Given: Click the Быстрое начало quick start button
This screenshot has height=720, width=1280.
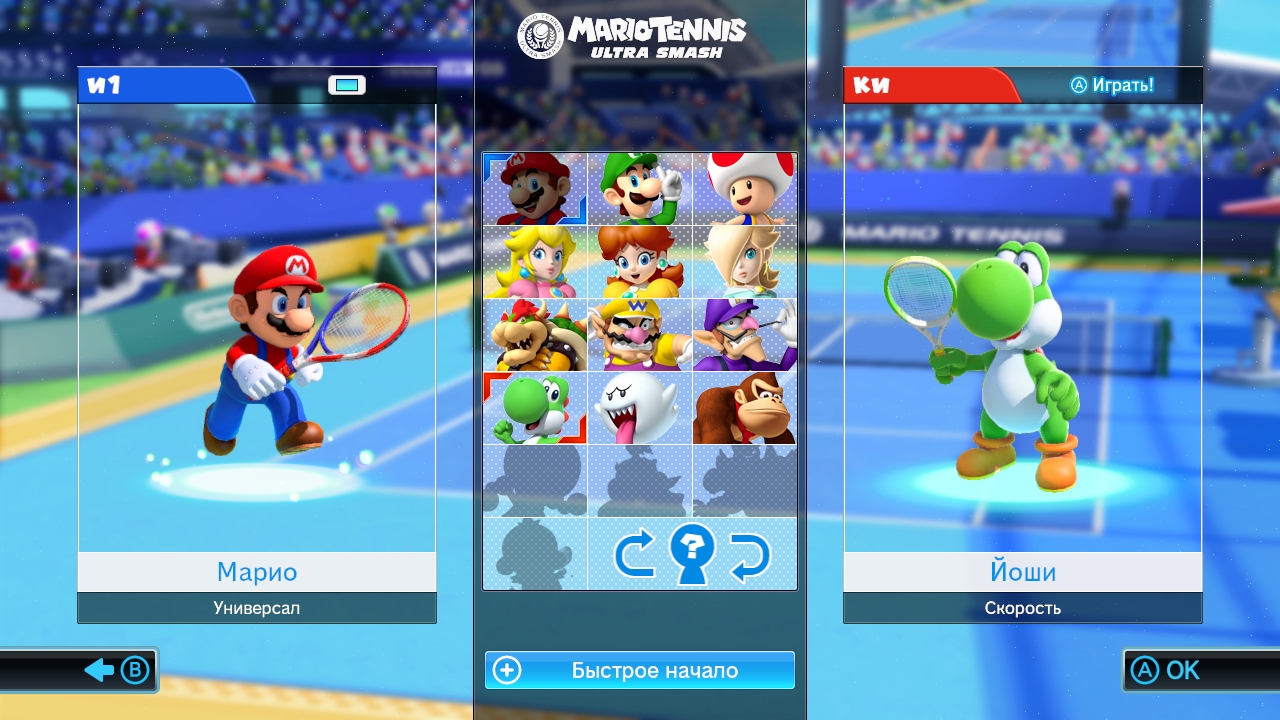Looking at the screenshot, I should point(640,670).
